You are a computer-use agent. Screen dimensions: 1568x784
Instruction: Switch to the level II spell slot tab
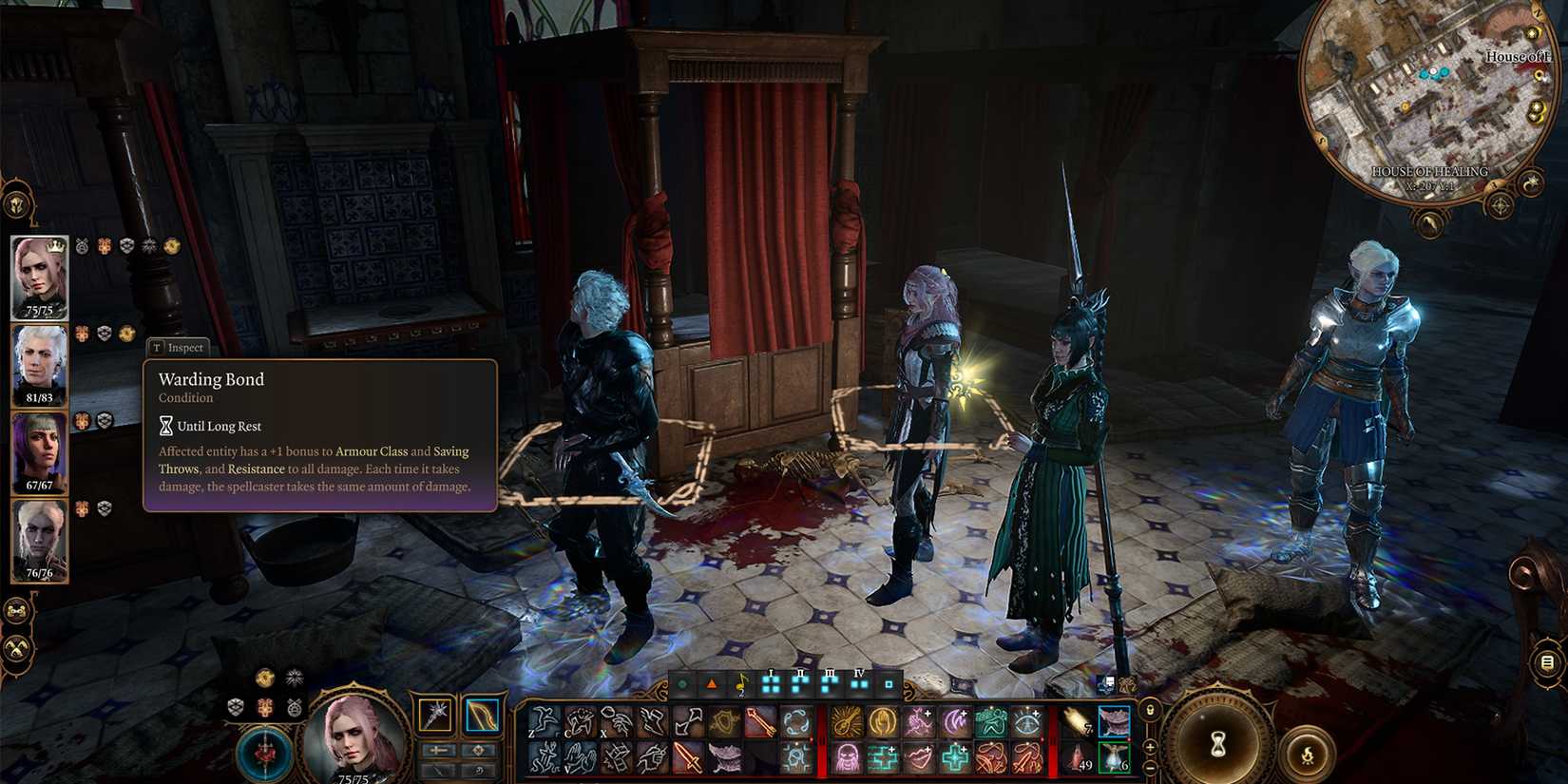coord(801,684)
